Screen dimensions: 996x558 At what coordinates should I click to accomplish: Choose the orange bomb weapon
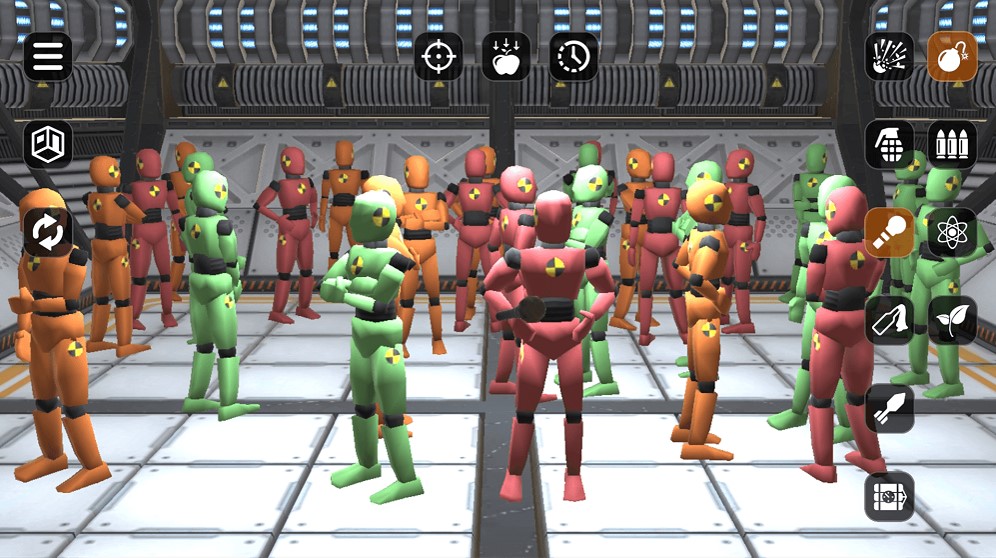952,56
